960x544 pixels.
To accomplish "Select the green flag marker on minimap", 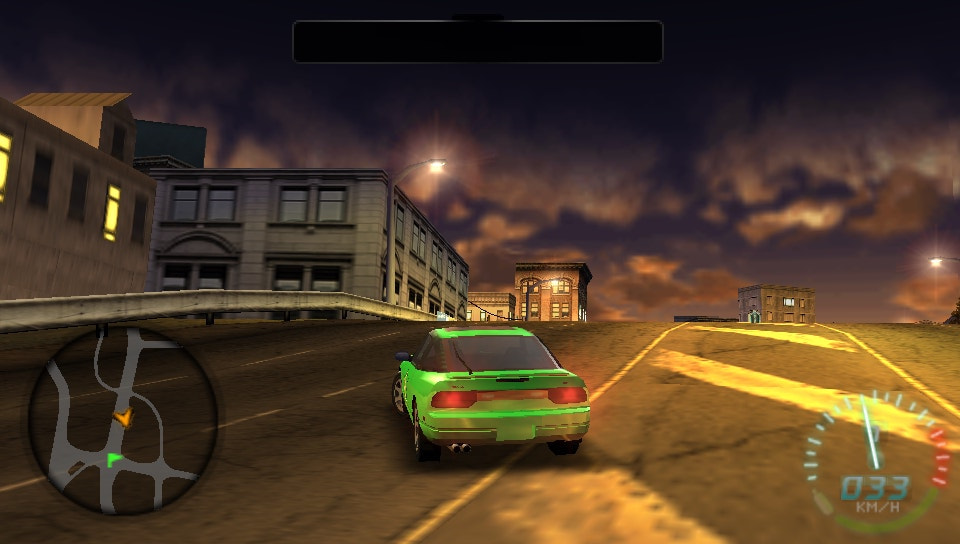I will pyautogui.click(x=114, y=459).
